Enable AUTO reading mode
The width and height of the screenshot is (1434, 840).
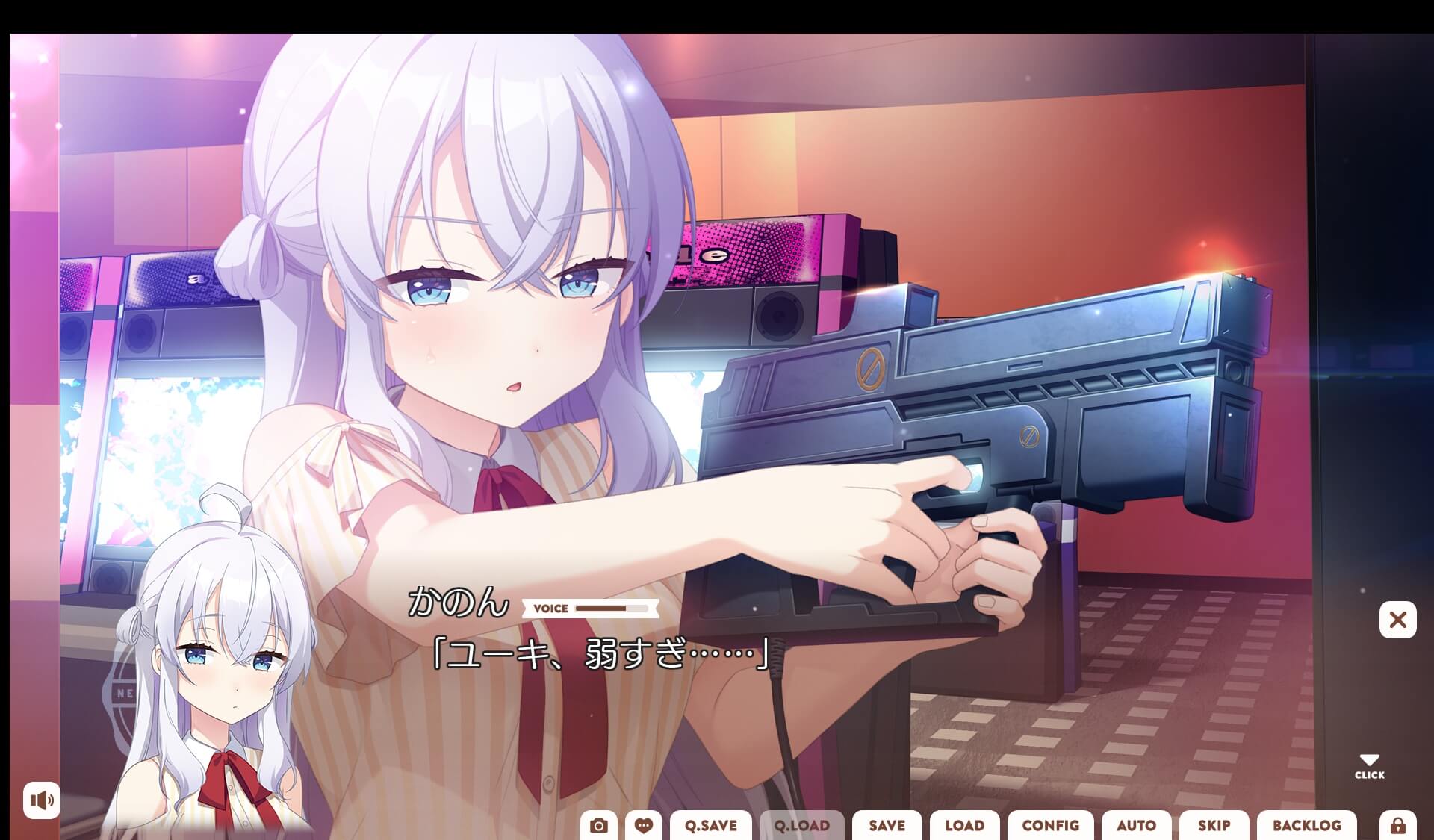pyautogui.click(x=1137, y=826)
